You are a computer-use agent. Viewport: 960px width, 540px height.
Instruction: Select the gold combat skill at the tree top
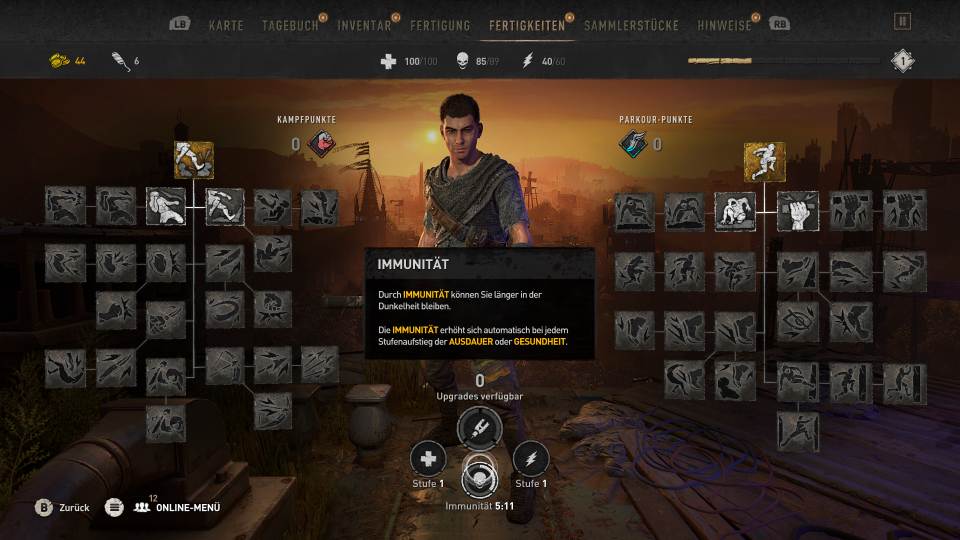(x=194, y=159)
